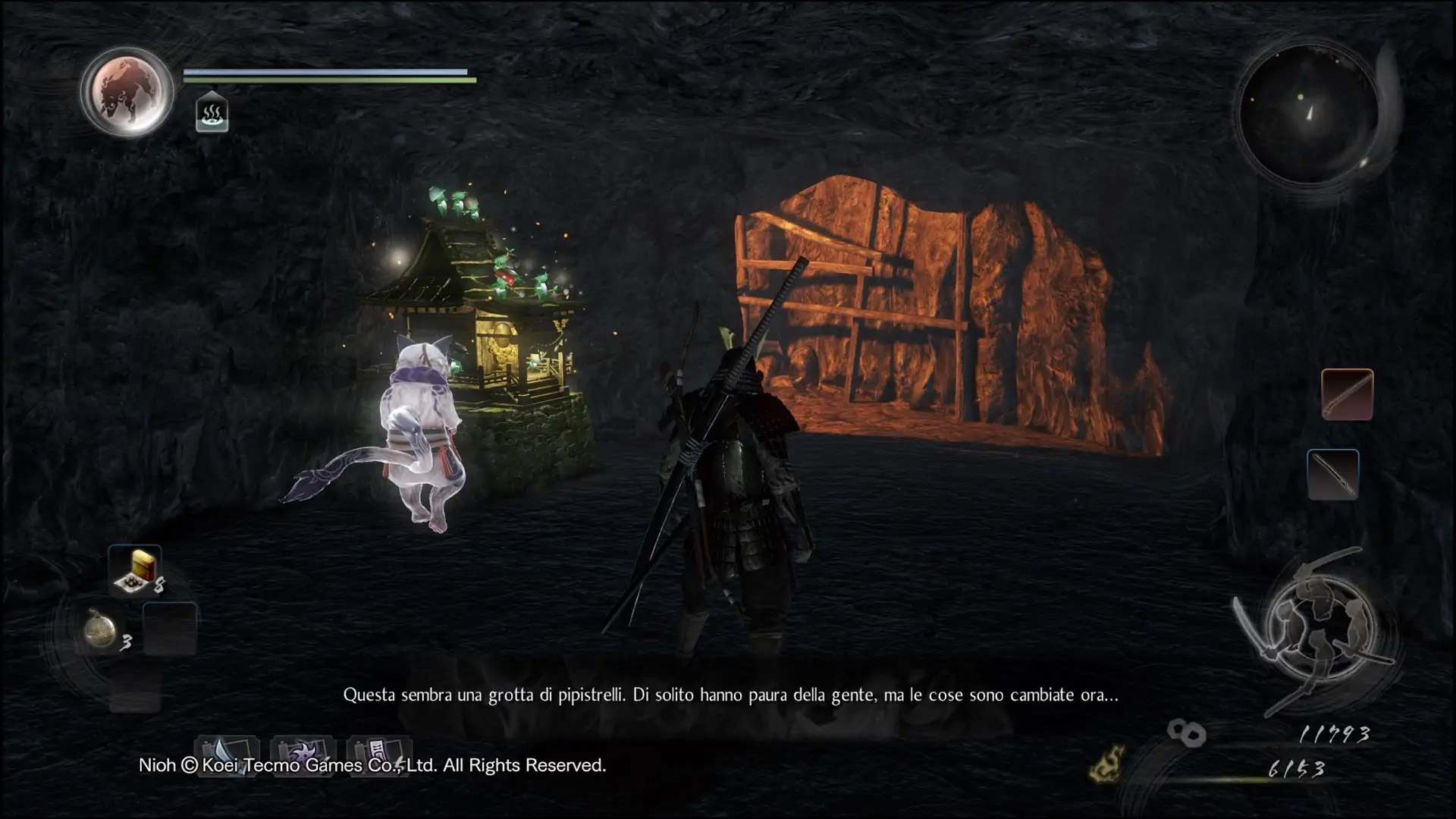Select the upper melee weapon slot

point(1347,394)
